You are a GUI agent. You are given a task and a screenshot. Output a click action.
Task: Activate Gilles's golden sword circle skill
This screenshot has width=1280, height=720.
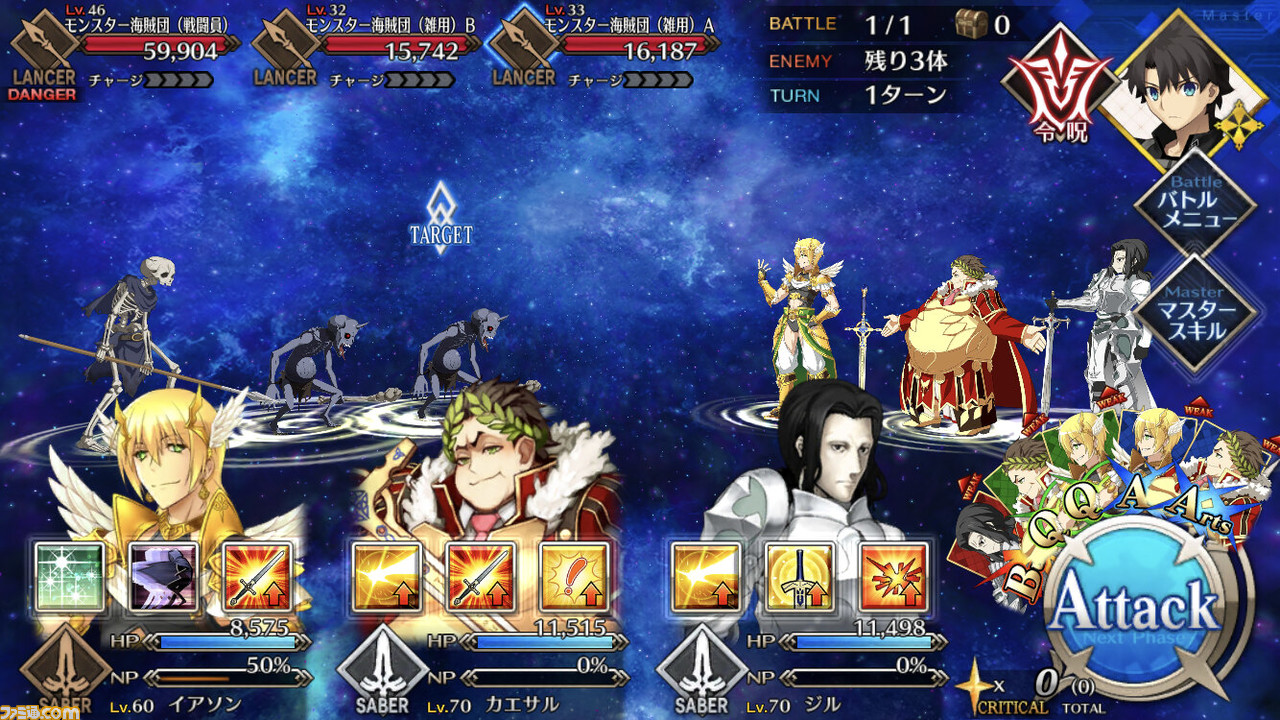point(800,577)
